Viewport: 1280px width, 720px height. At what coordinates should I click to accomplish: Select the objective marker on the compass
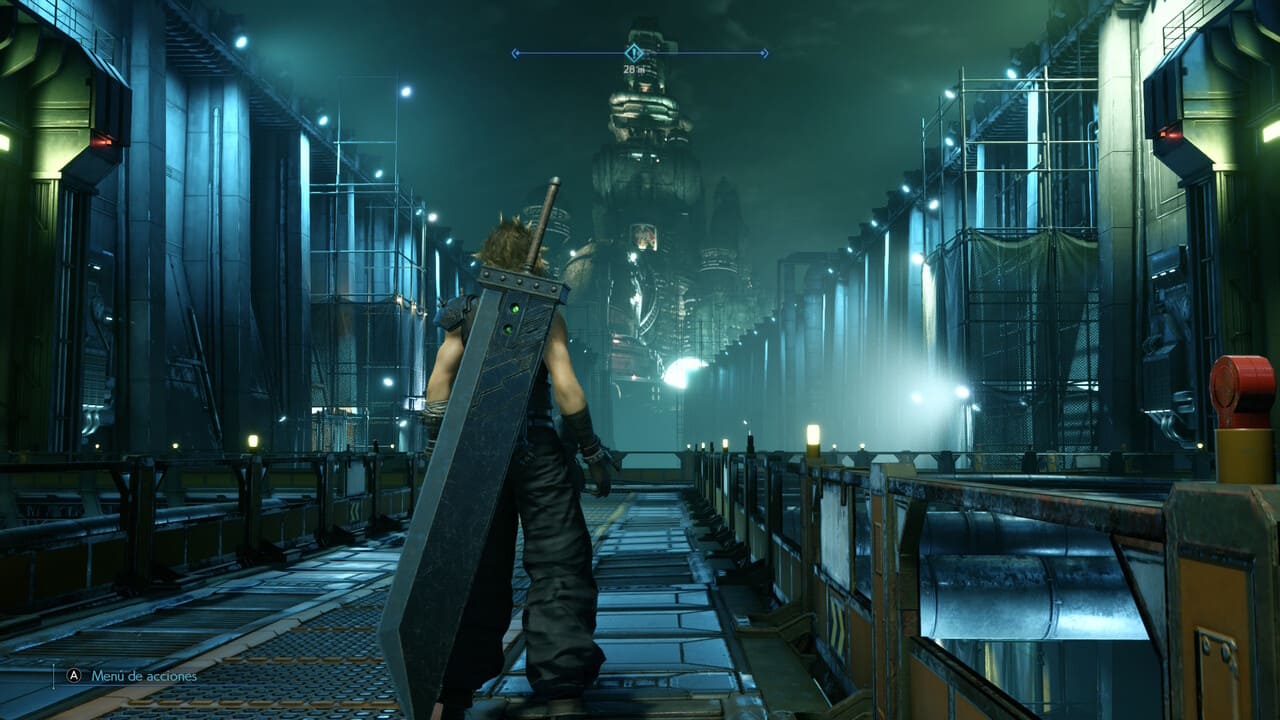coord(633,52)
